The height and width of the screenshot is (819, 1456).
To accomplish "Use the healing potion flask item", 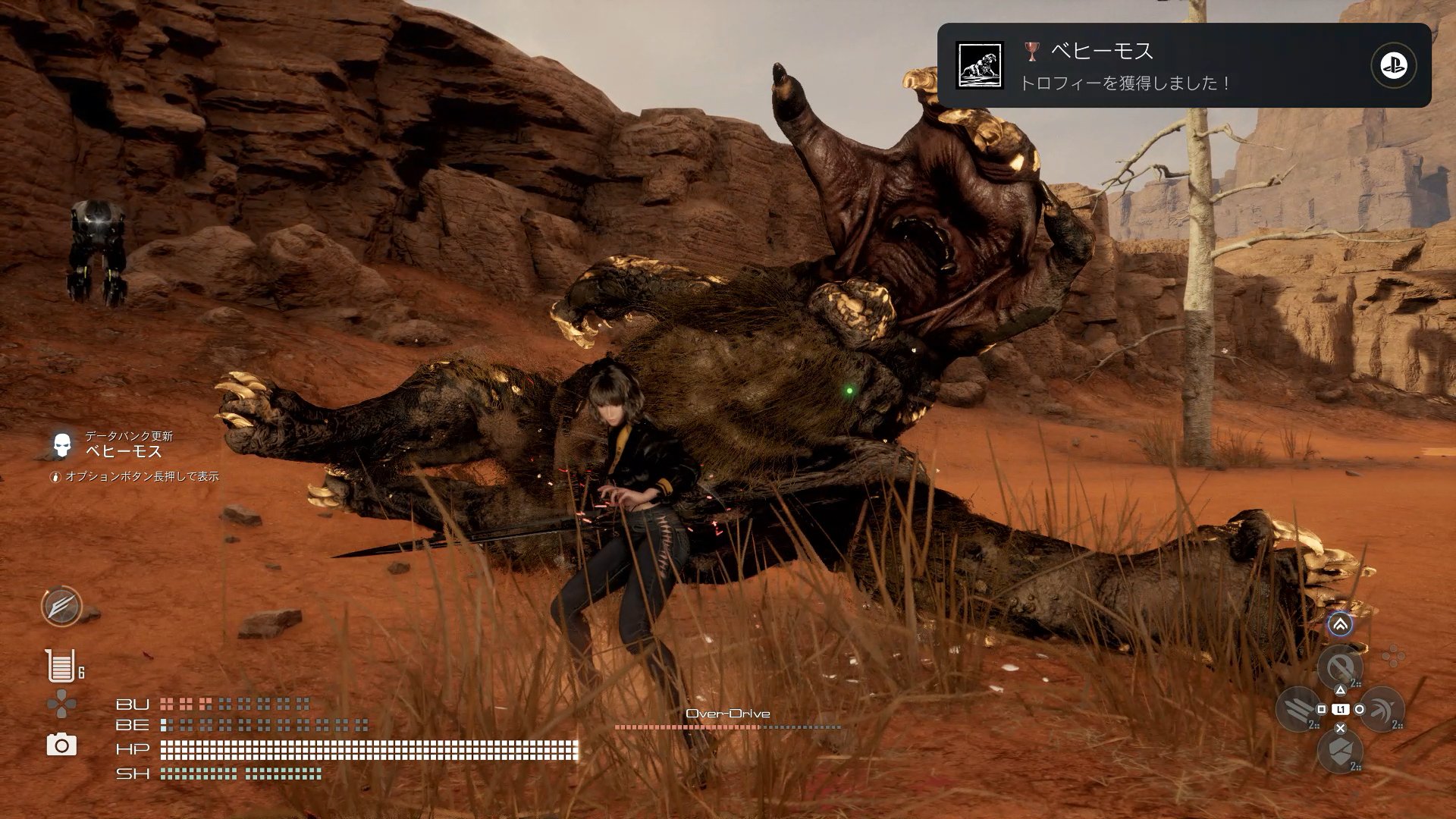I will tap(60, 666).
